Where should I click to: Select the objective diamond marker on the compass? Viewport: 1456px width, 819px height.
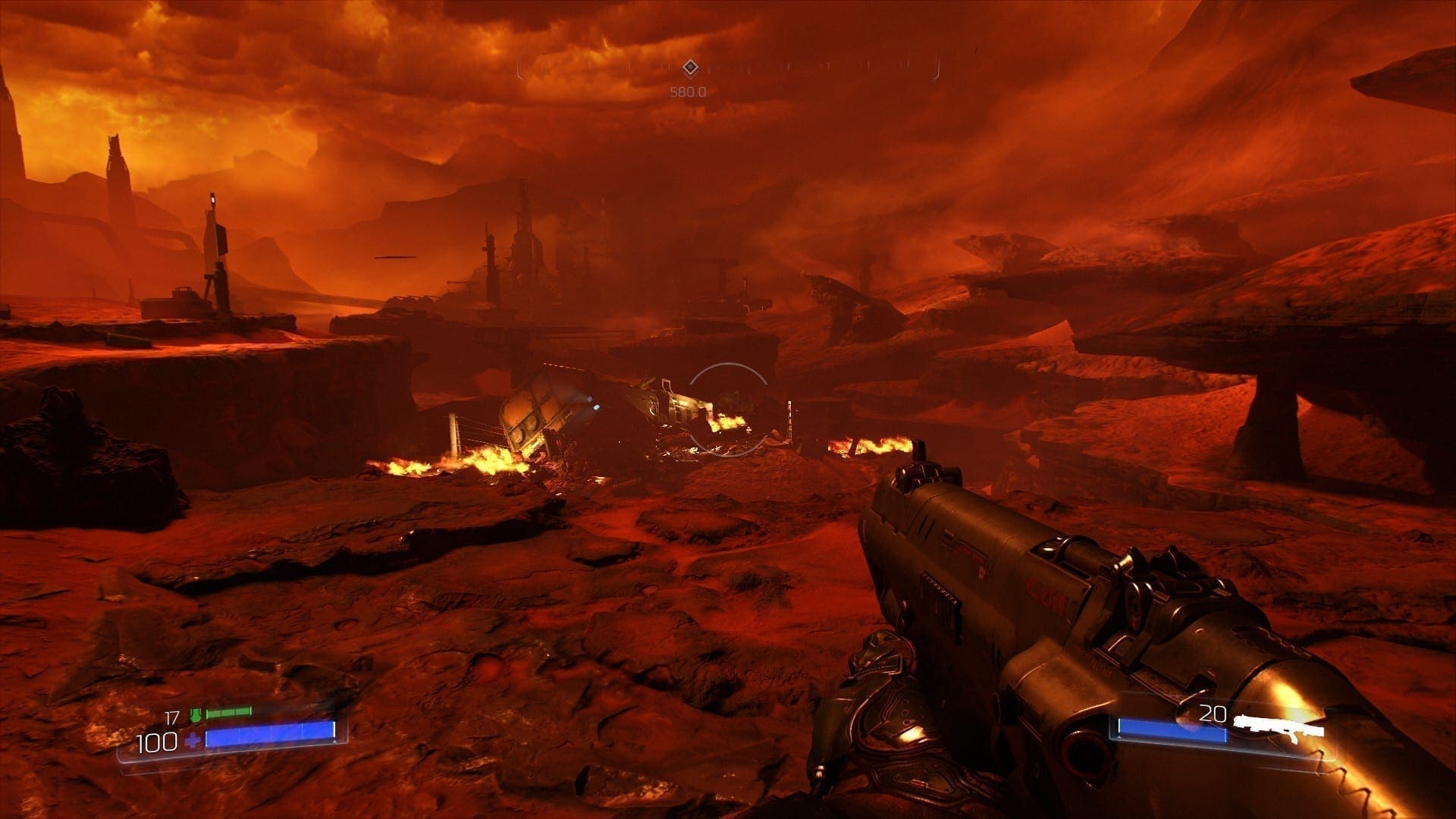pos(689,68)
